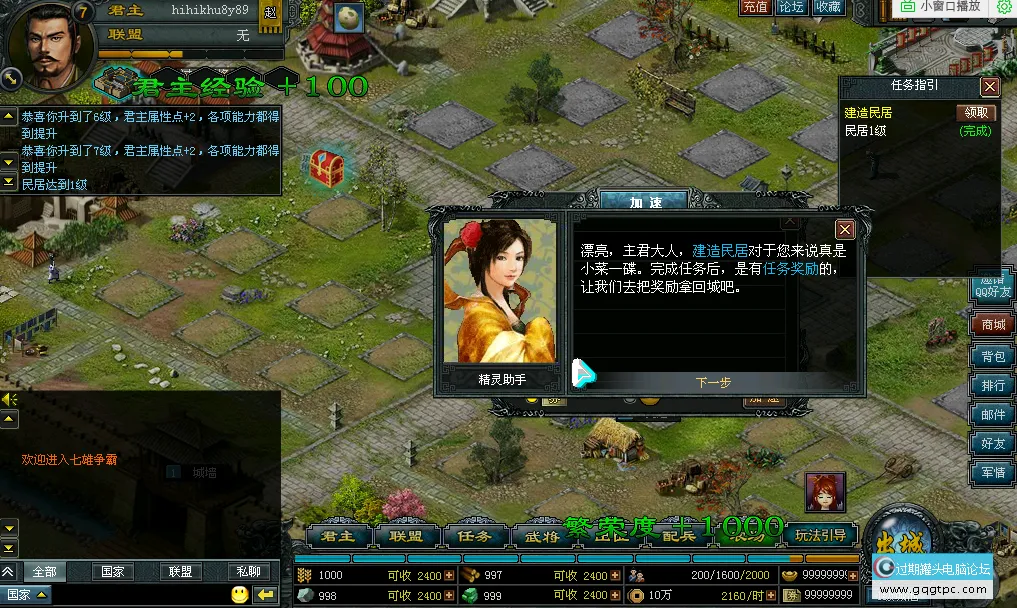Open the 好友 friends list
The image size is (1017, 608).
tap(992, 443)
